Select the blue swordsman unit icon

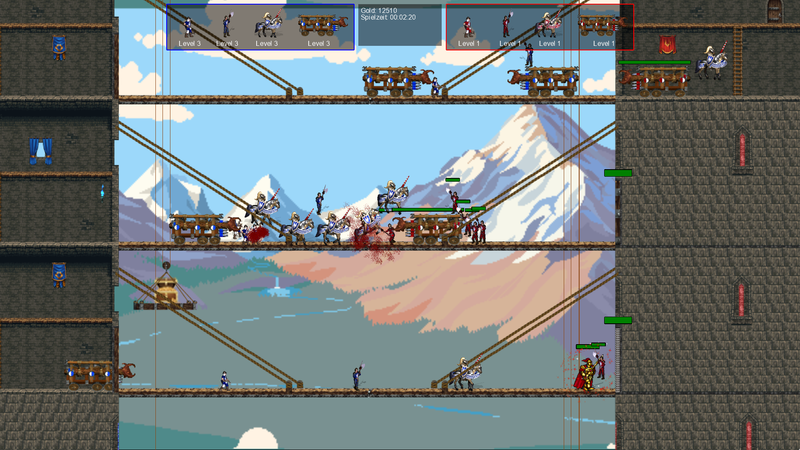pos(188,26)
